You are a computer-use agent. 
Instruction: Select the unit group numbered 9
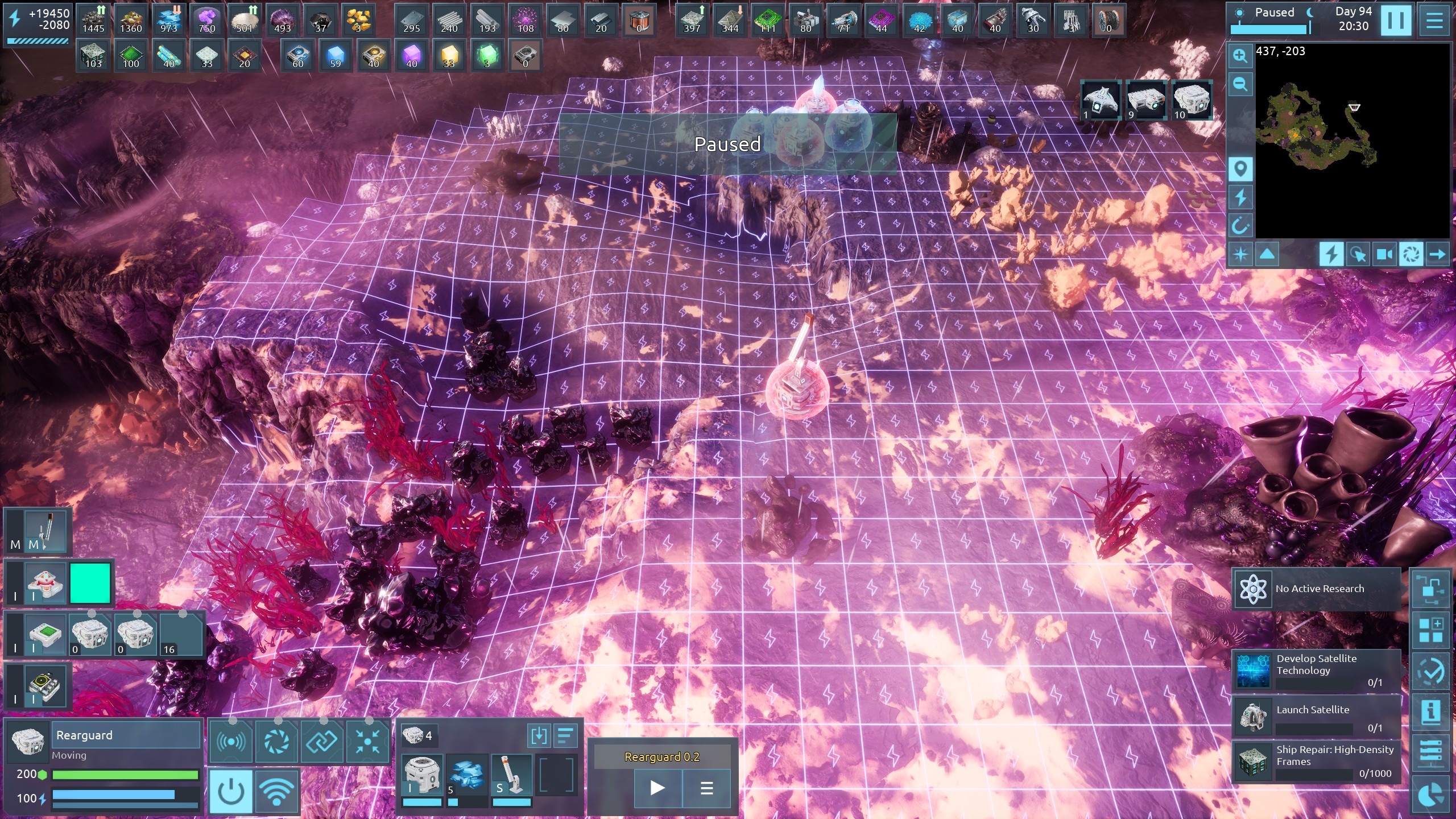coord(1145,101)
